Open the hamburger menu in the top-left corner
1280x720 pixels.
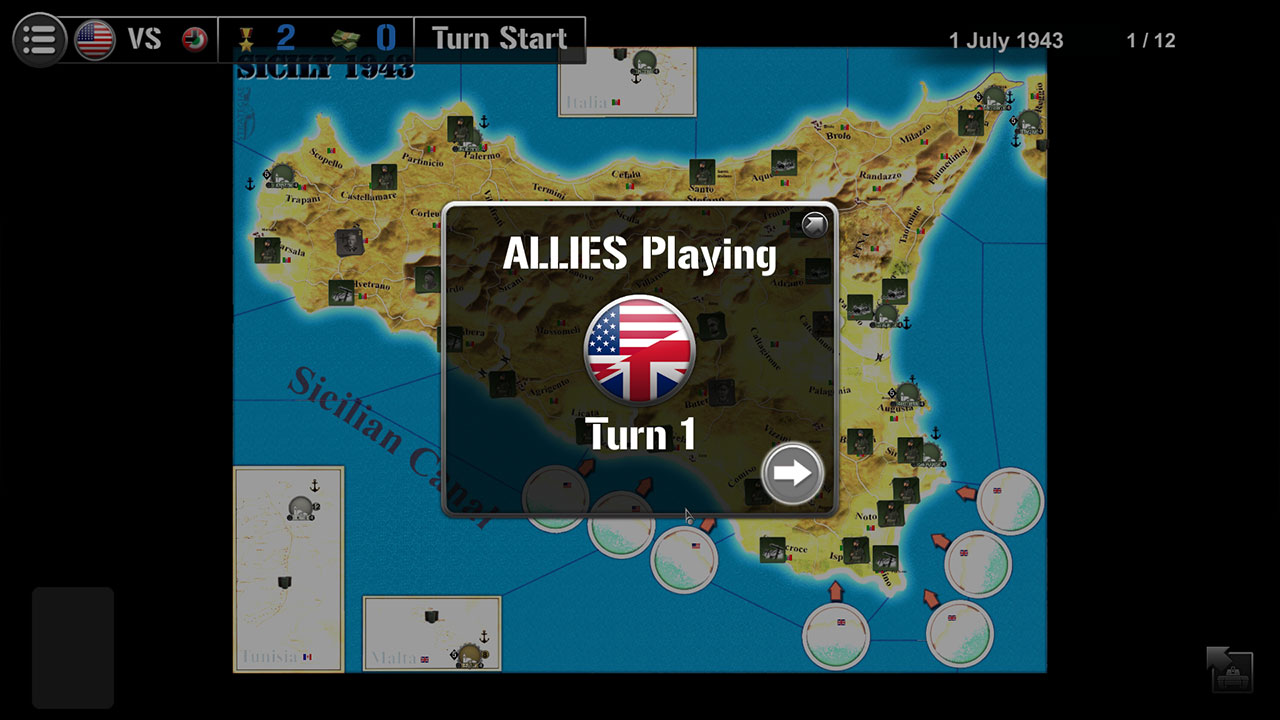point(39,39)
